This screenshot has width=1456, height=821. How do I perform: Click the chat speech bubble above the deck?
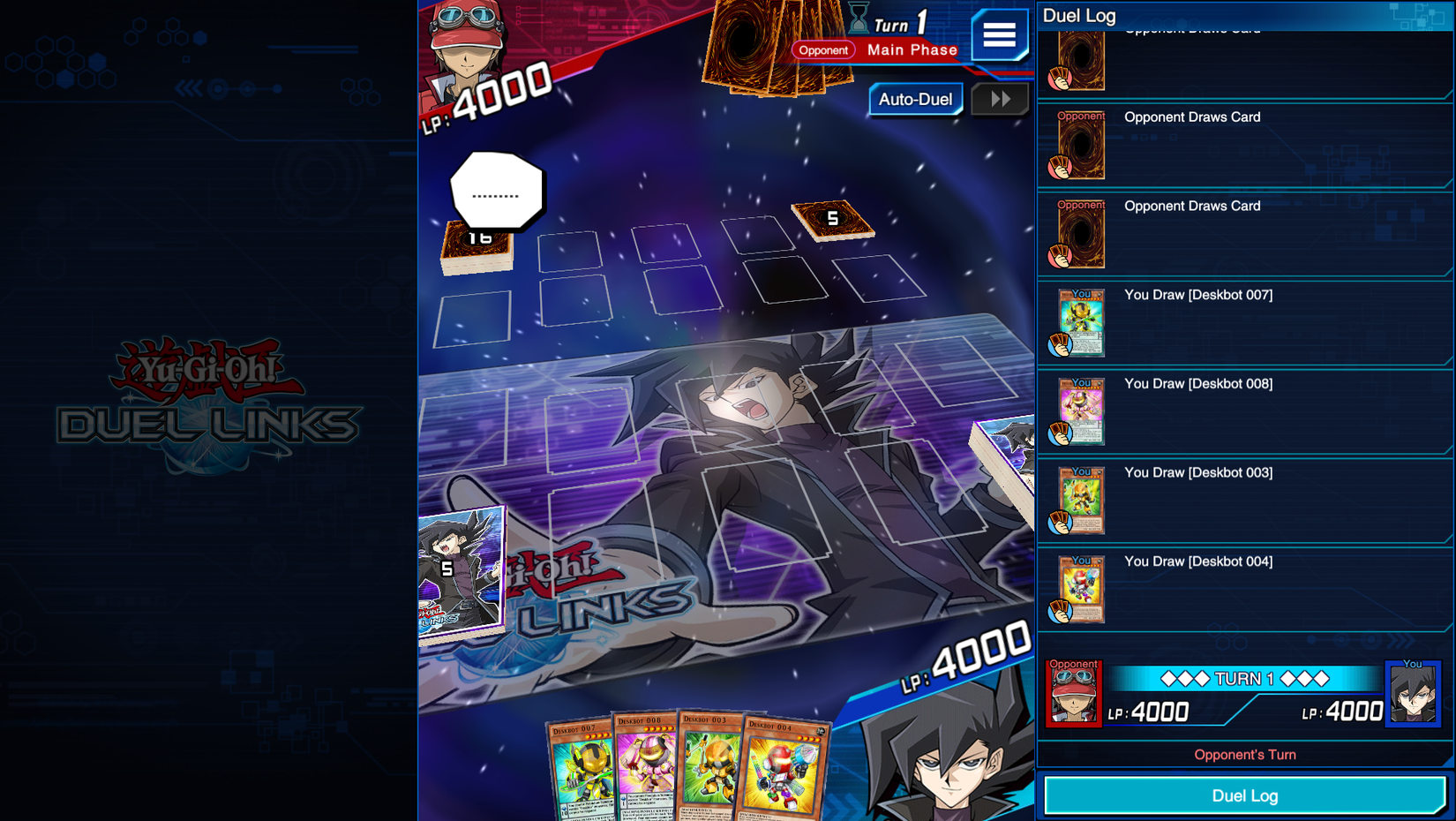point(497,190)
